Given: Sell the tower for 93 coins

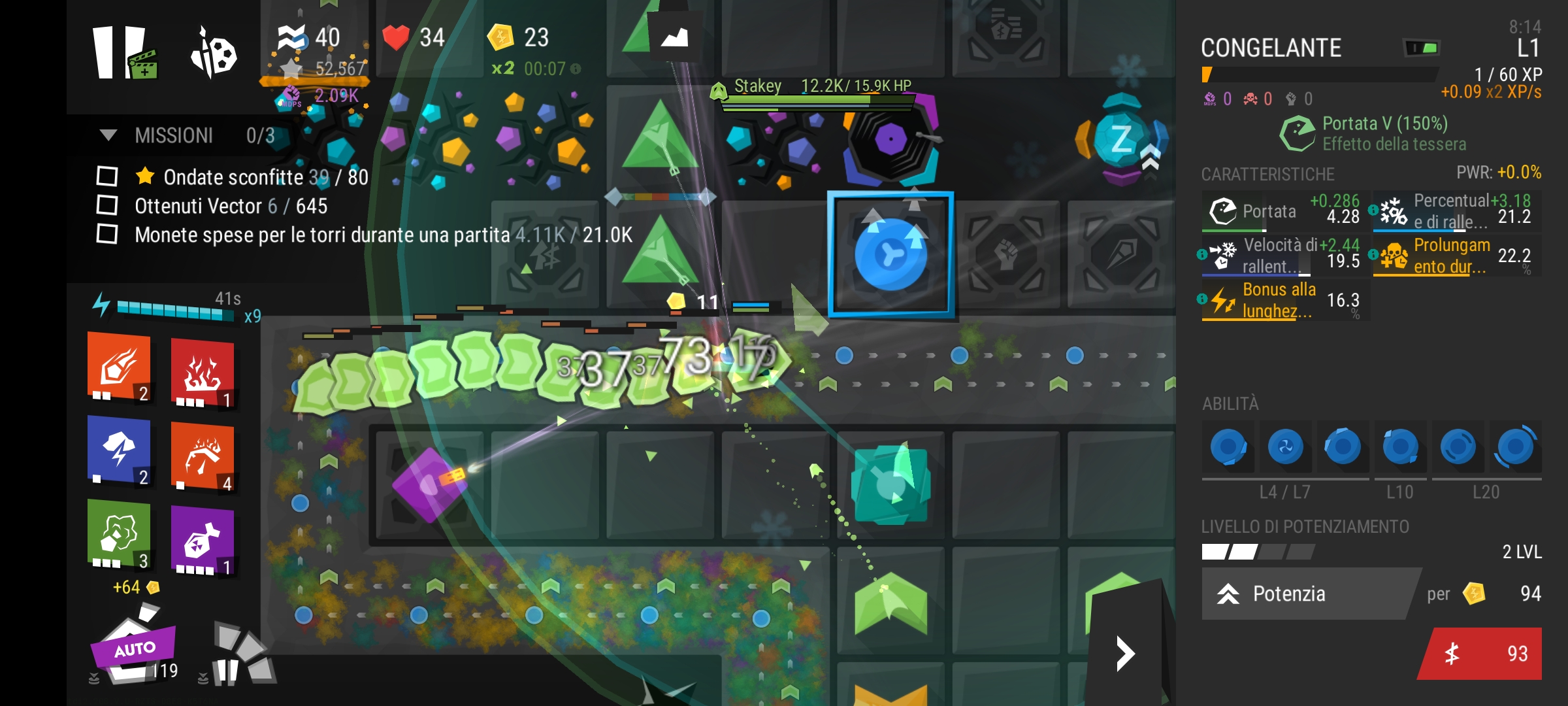Looking at the screenshot, I should point(1483,654).
